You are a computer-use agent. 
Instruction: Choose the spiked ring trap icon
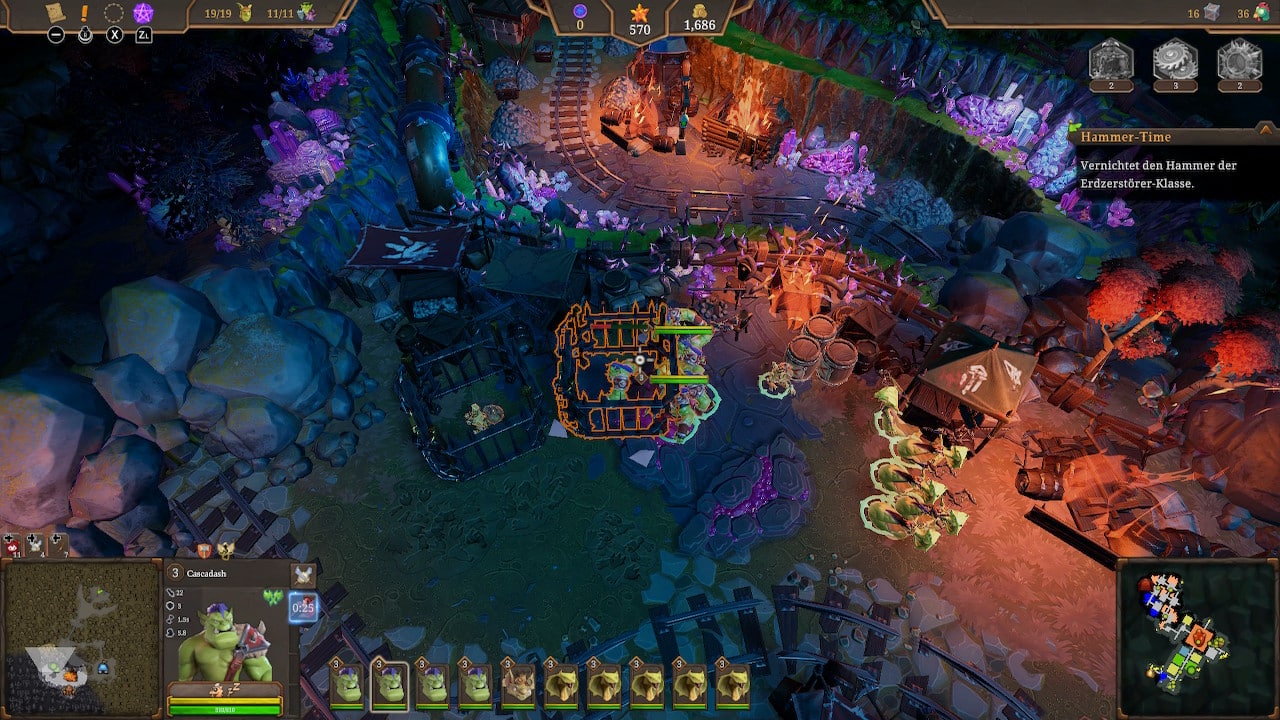pos(1239,59)
